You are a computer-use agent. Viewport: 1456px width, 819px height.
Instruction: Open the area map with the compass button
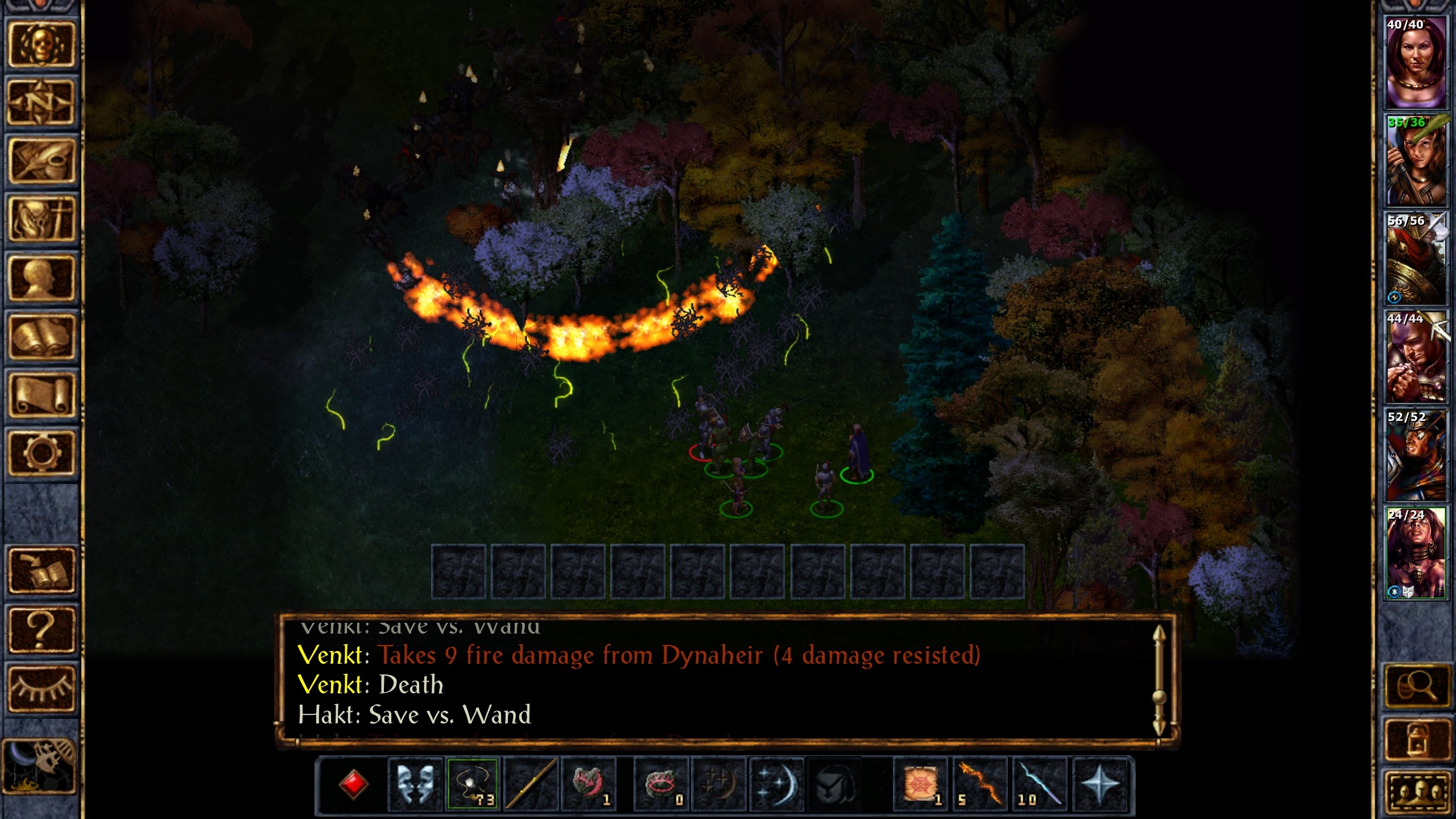[41, 103]
